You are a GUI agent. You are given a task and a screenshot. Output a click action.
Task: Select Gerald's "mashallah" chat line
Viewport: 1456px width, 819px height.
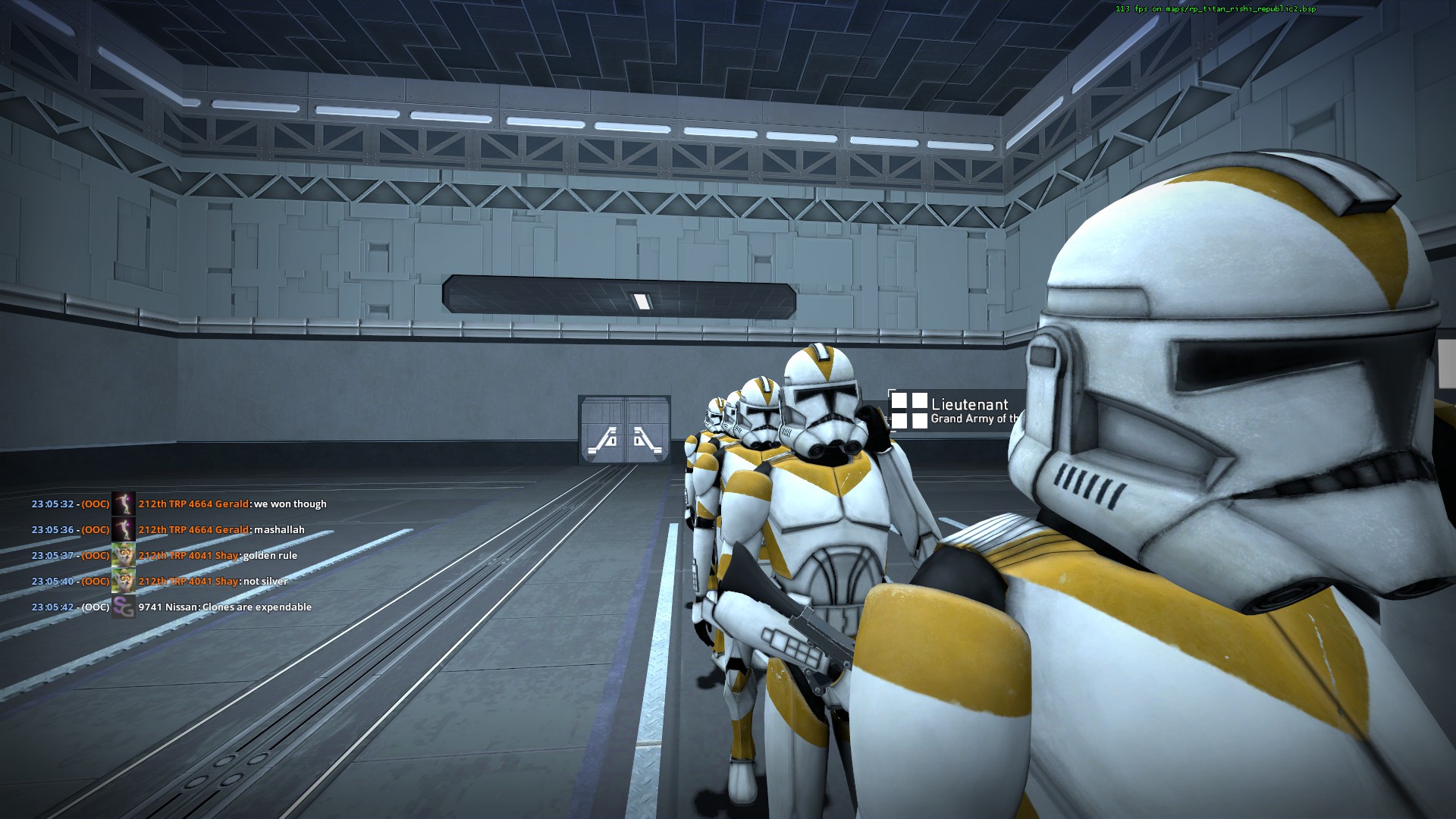tap(279, 530)
